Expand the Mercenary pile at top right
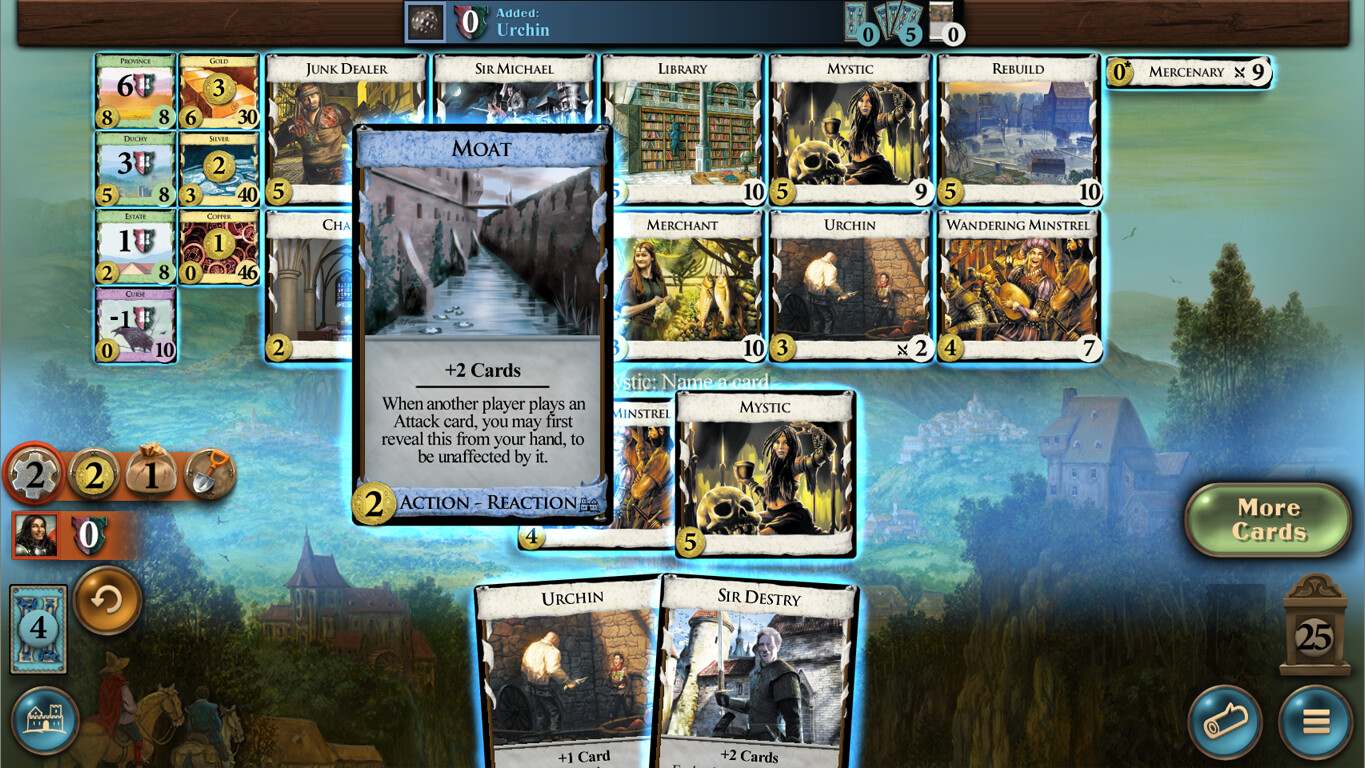 click(x=1188, y=71)
